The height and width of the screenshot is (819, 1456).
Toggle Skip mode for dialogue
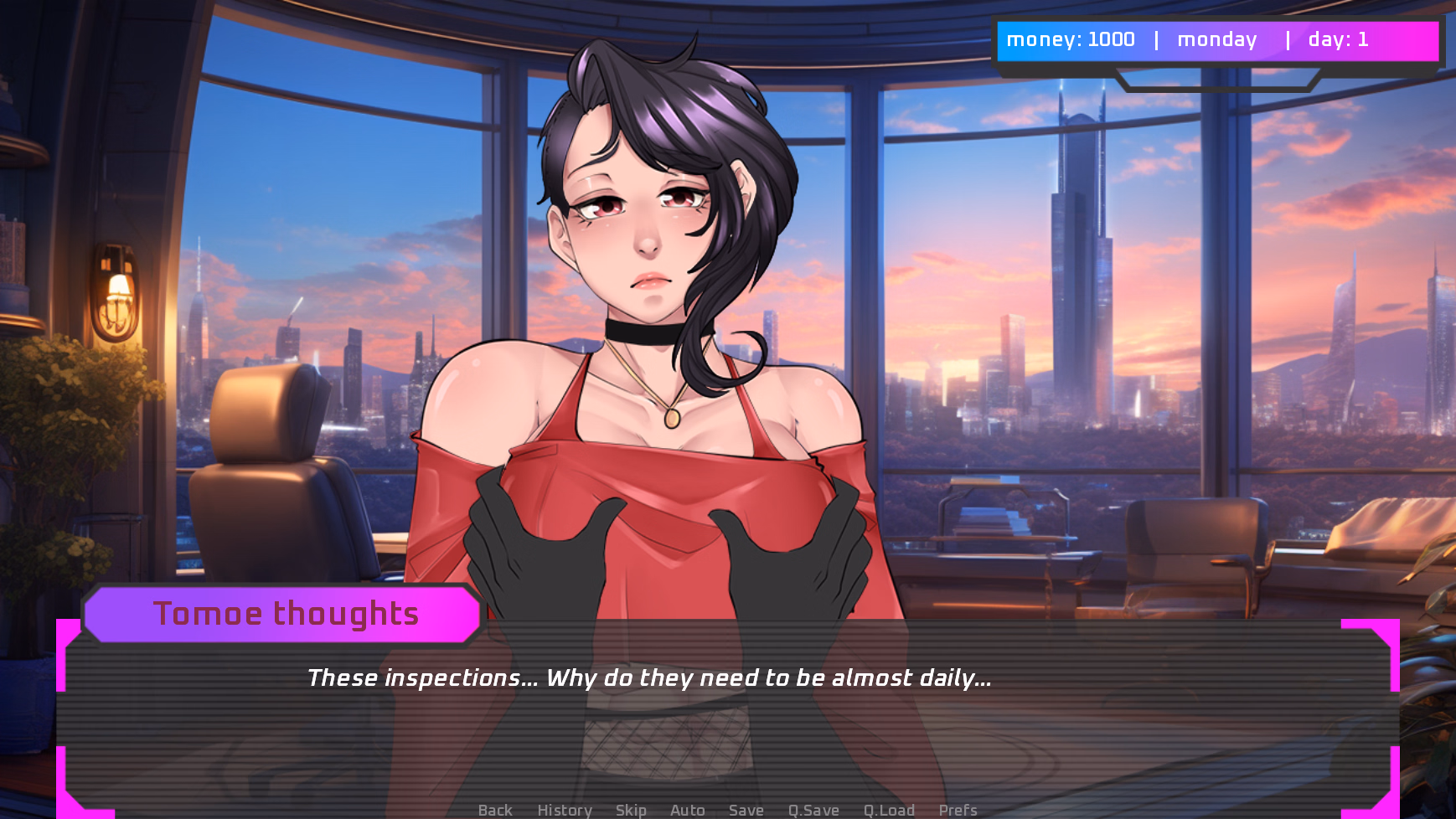click(x=631, y=810)
